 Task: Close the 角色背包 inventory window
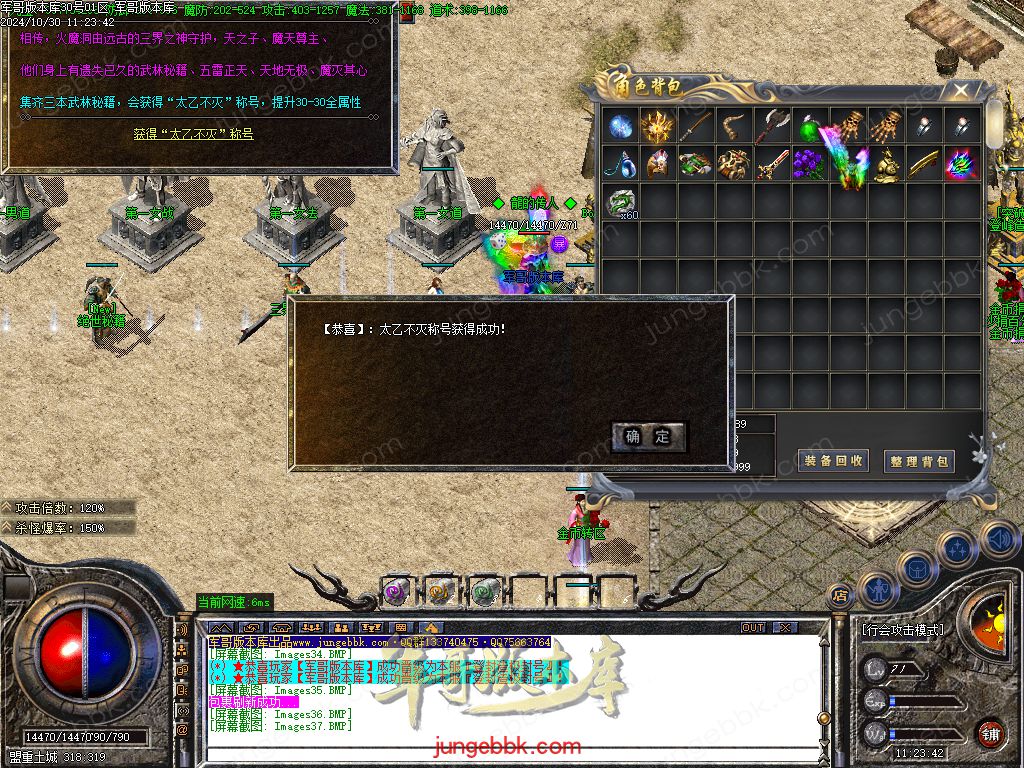(961, 90)
